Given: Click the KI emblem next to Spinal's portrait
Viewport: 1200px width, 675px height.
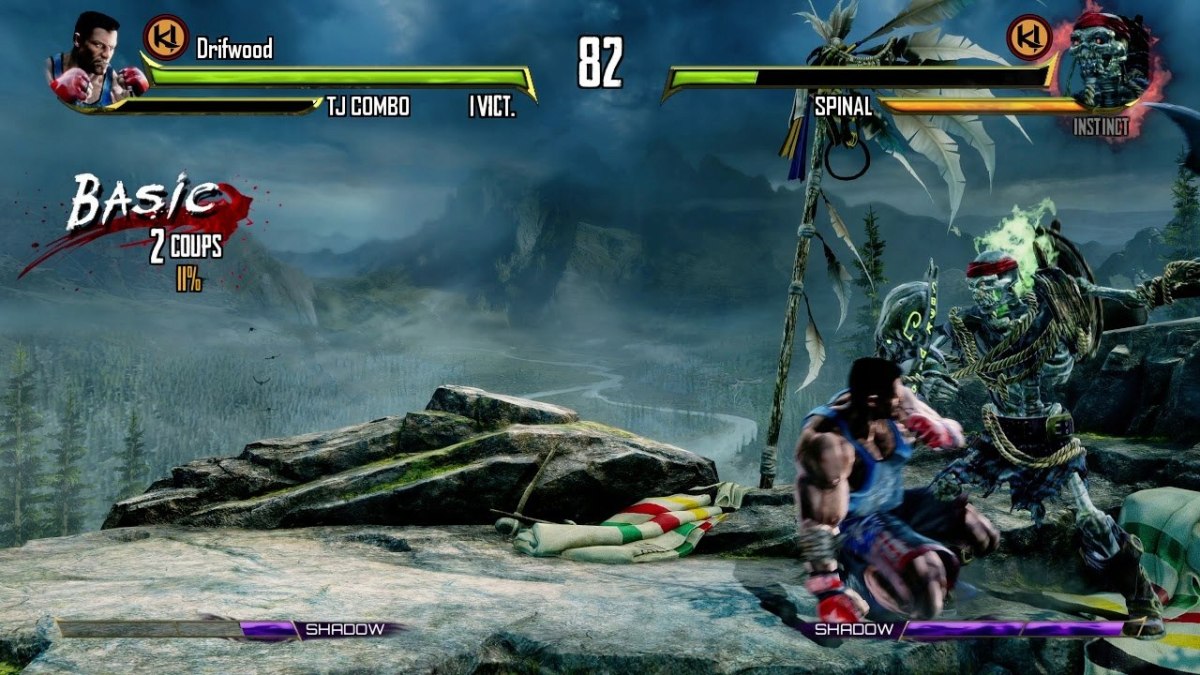Looking at the screenshot, I should 1029,38.
